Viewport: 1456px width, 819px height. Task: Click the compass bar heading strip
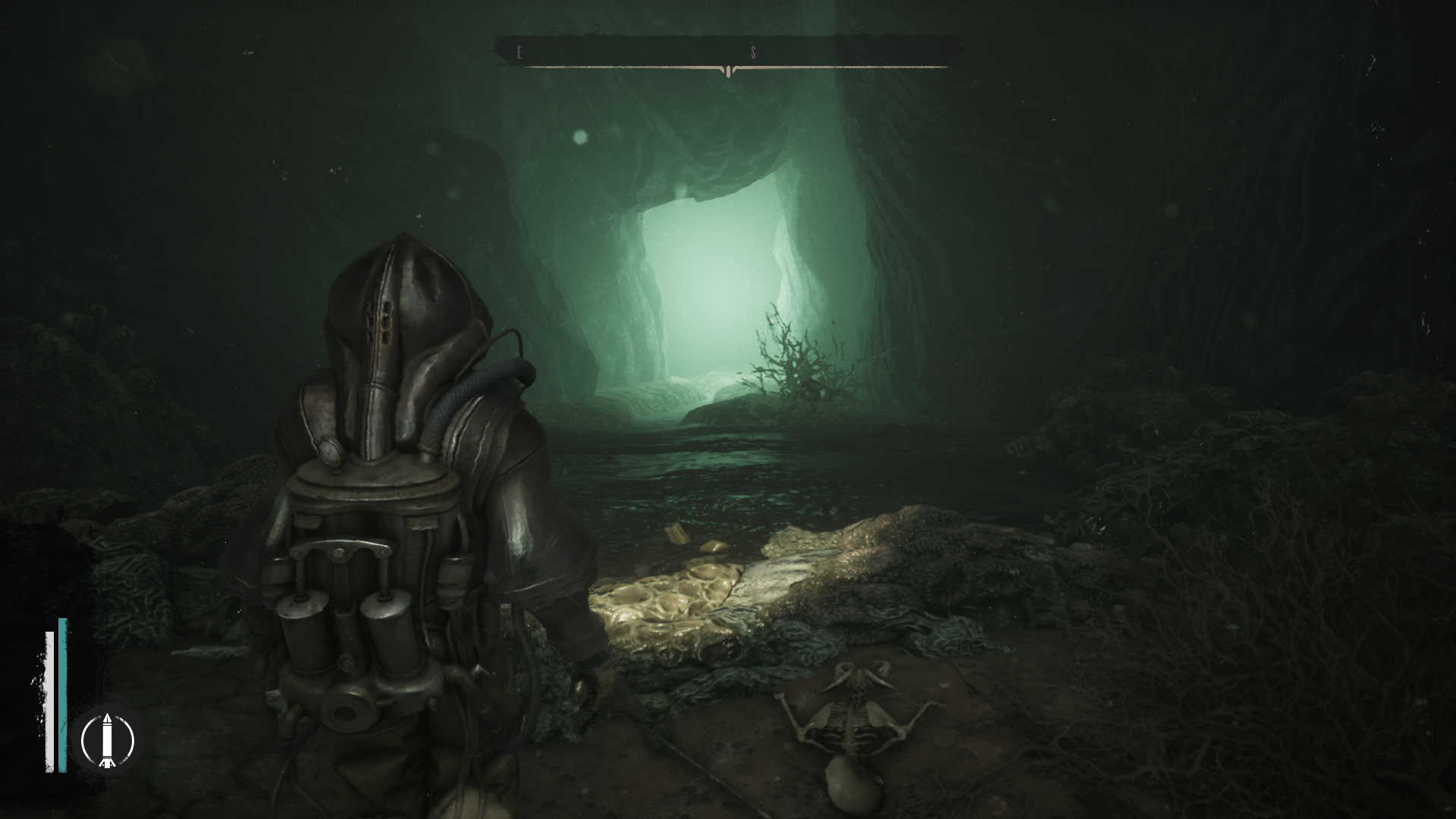pos(727,53)
